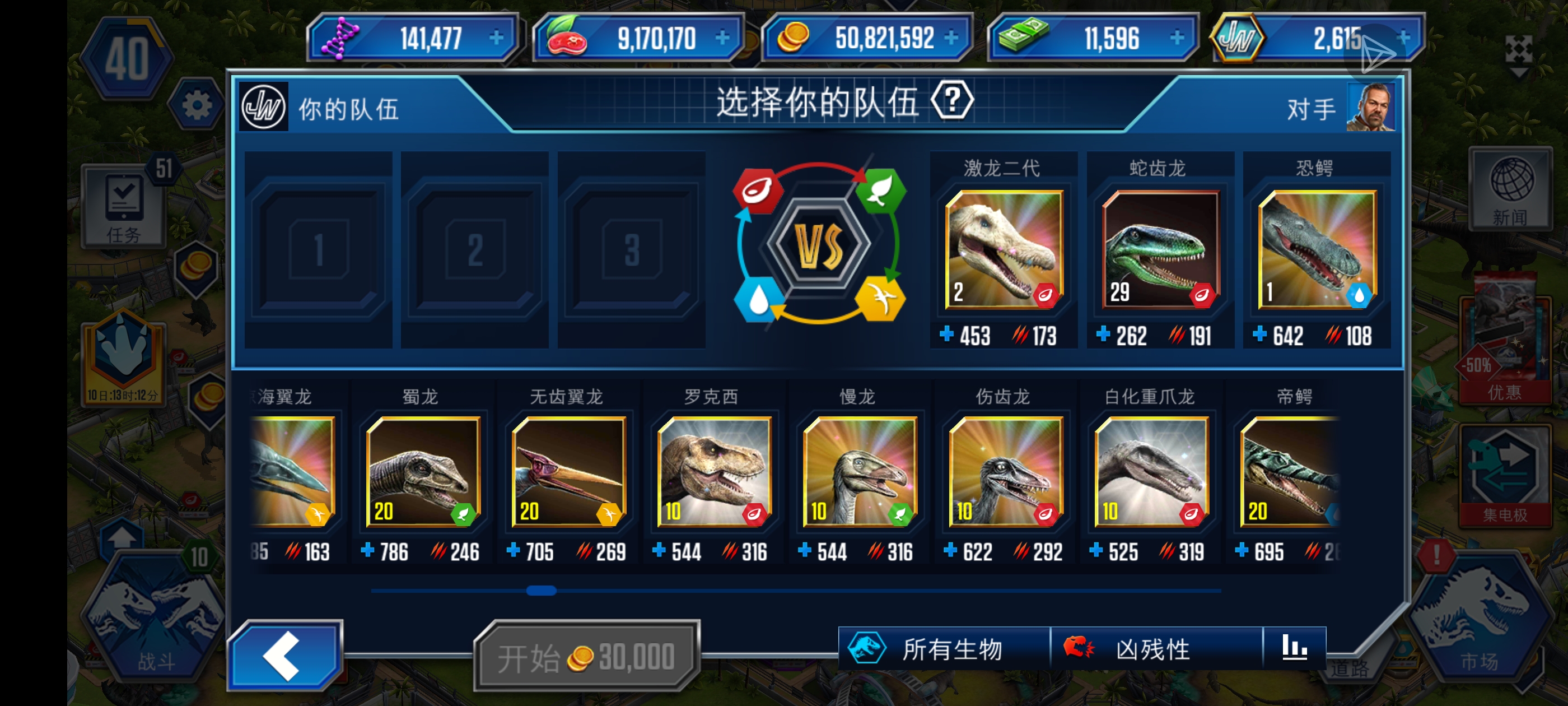Viewport: 1568px width, 706px height.
Task: Inspect opponent's 激龙二代 card
Action: 1004,249
